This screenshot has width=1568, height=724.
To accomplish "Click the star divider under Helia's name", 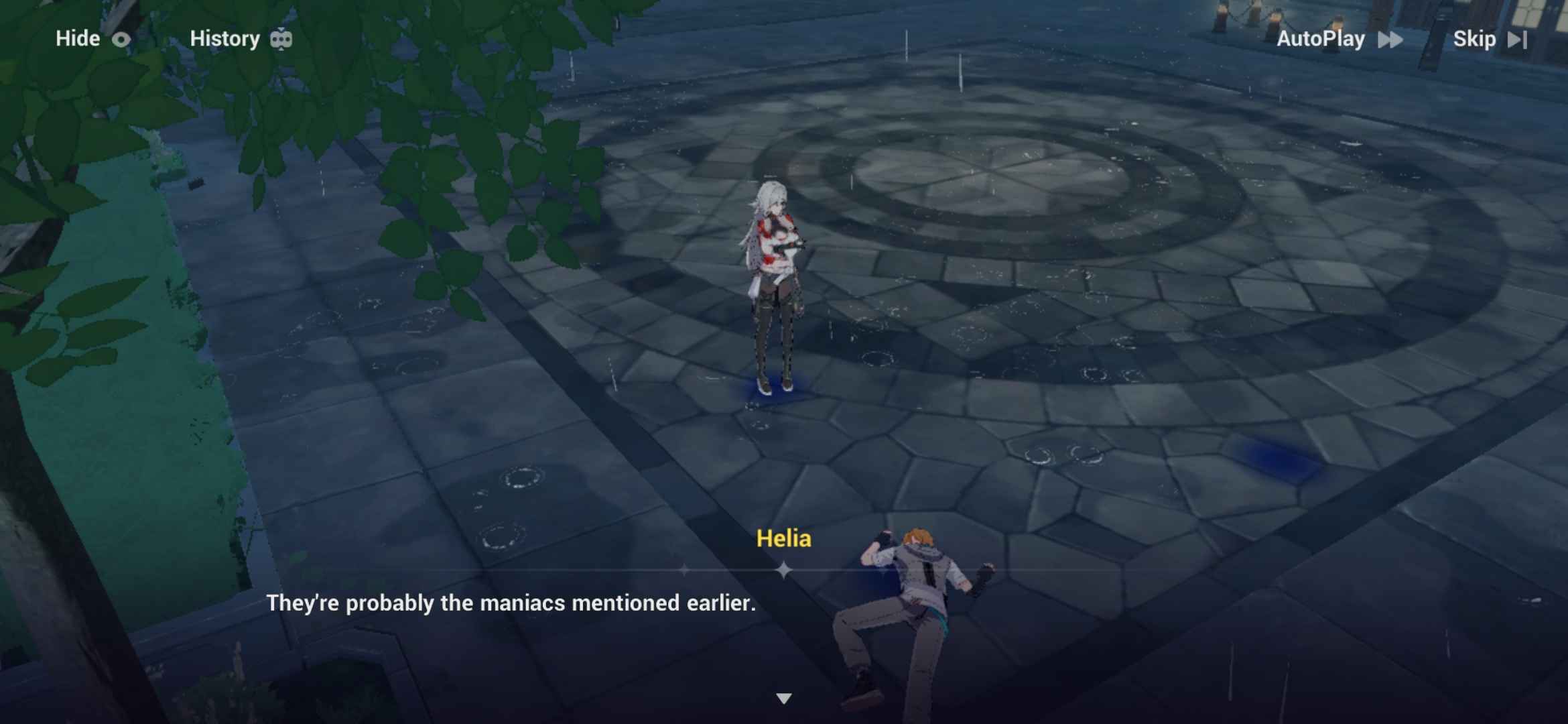I will (x=782, y=569).
